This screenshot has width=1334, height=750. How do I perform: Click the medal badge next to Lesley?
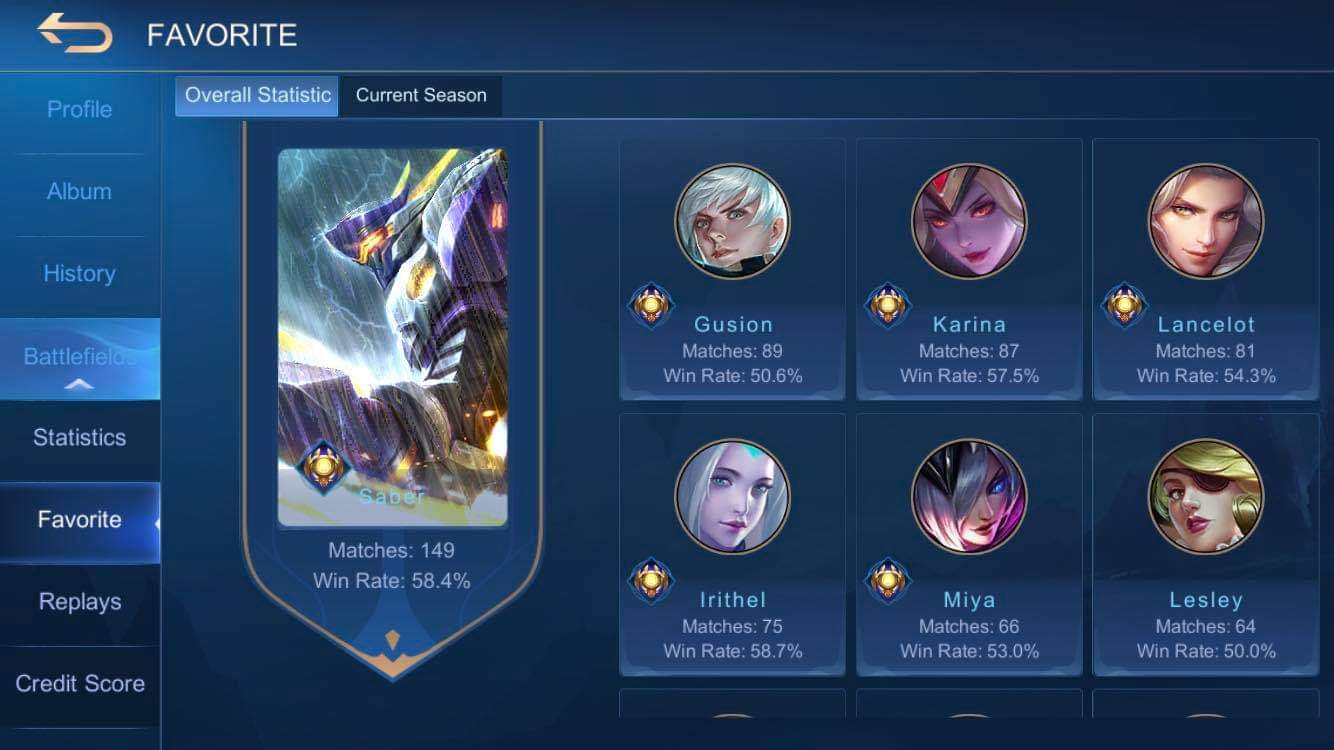click(x=1124, y=580)
